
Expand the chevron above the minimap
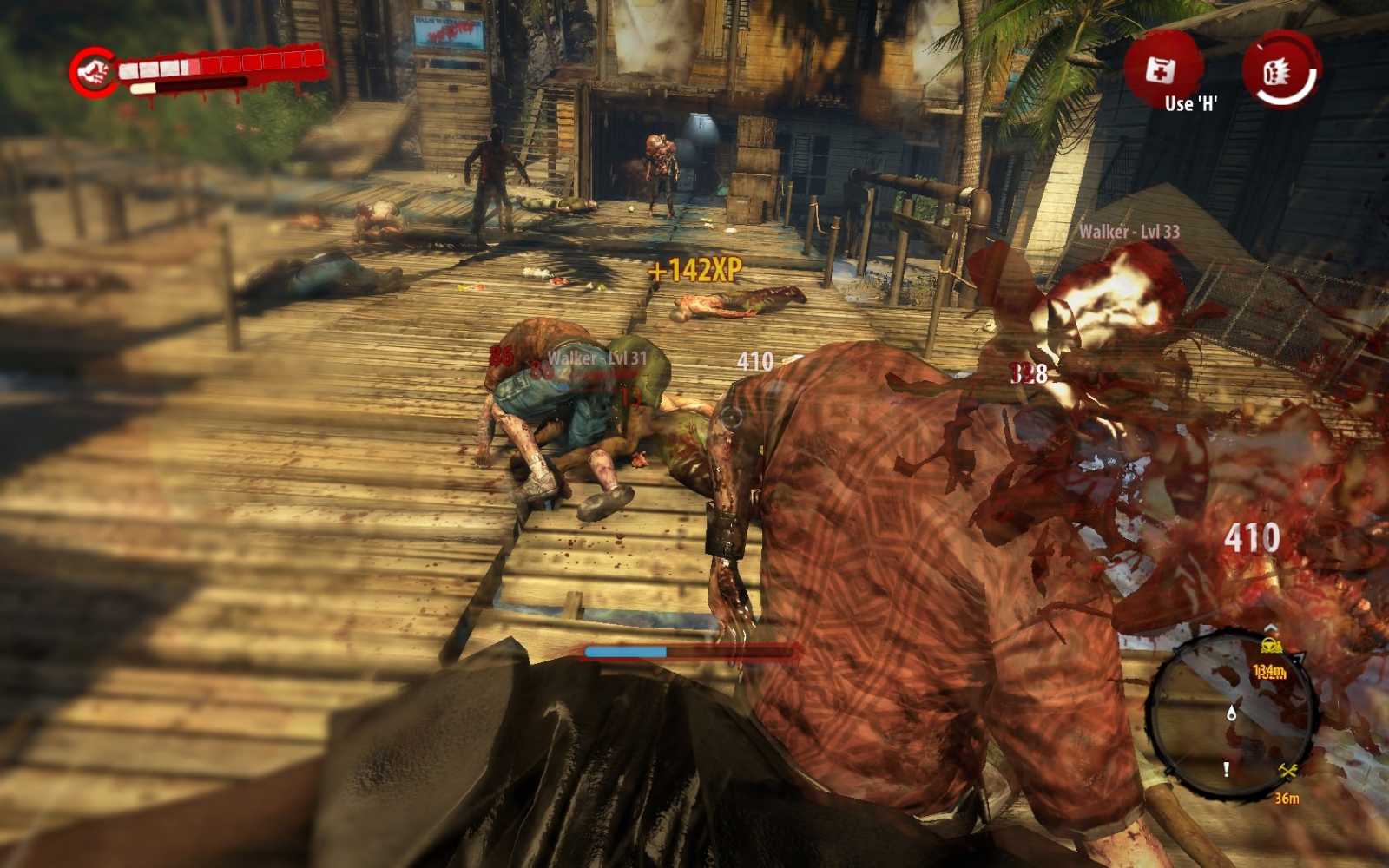(x=1270, y=628)
